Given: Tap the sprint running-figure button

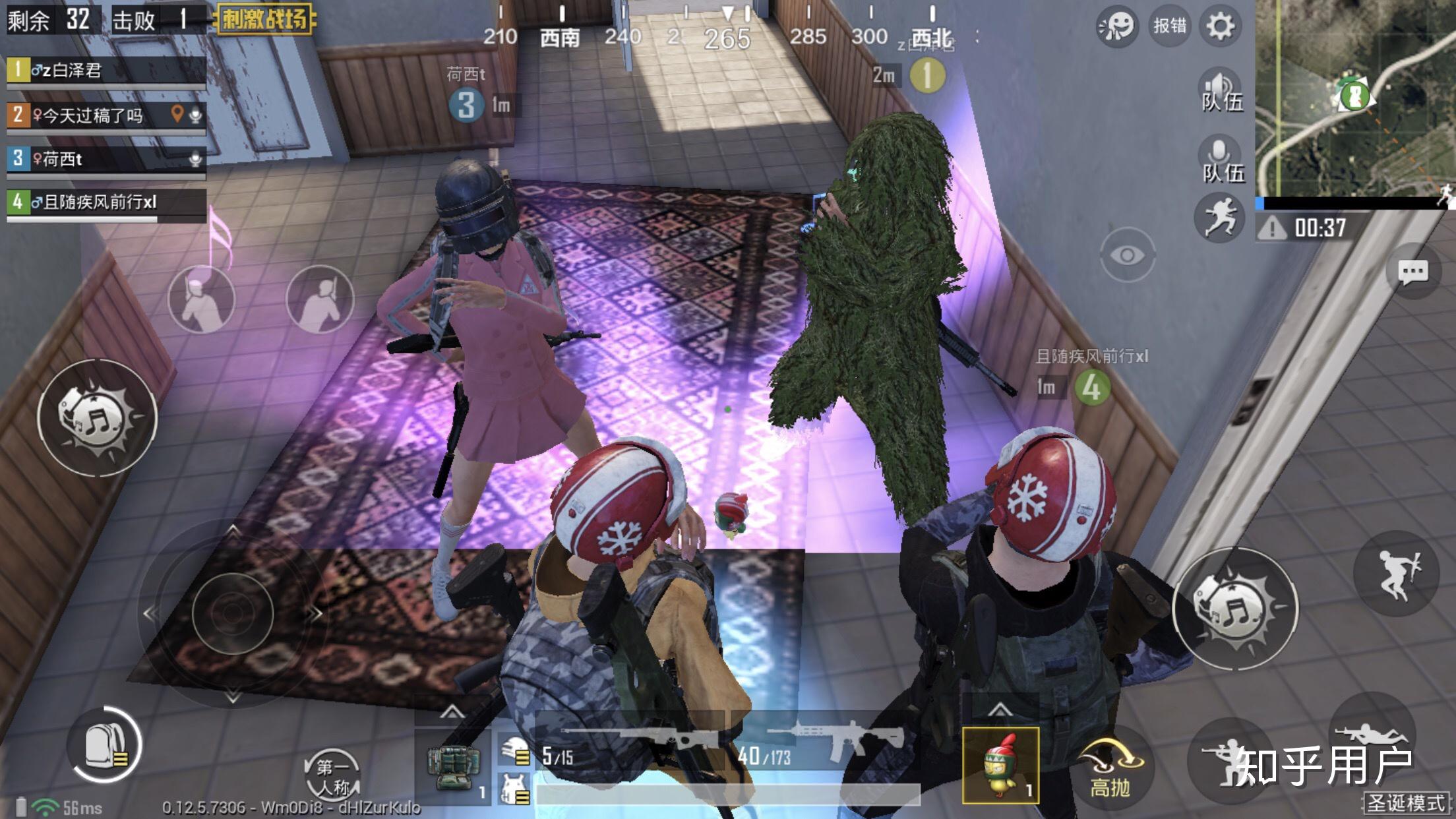Looking at the screenshot, I should pyautogui.click(x=1219, y=218).
